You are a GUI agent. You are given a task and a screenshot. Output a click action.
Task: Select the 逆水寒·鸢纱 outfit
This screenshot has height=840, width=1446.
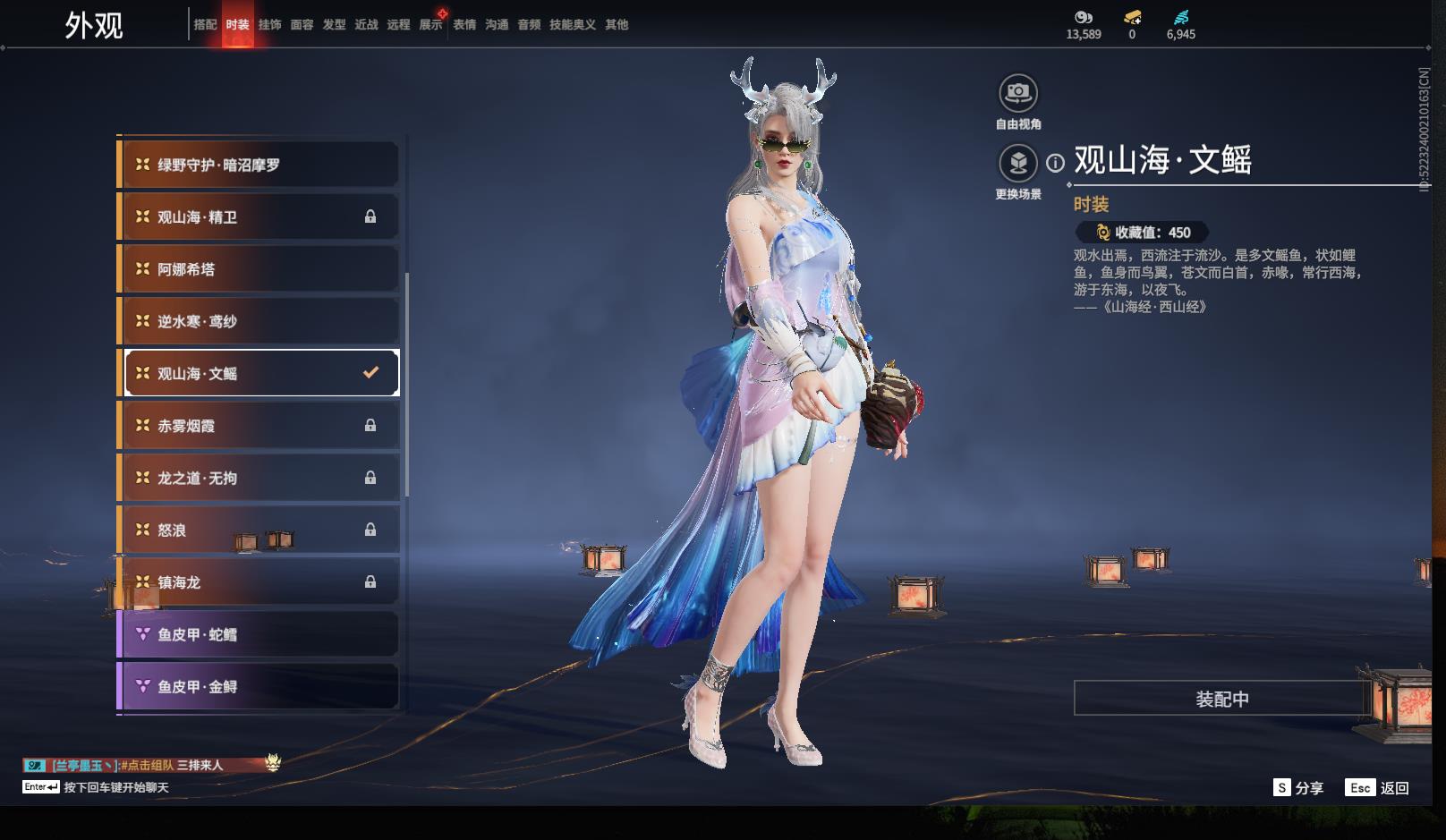(x=259, y=321)
